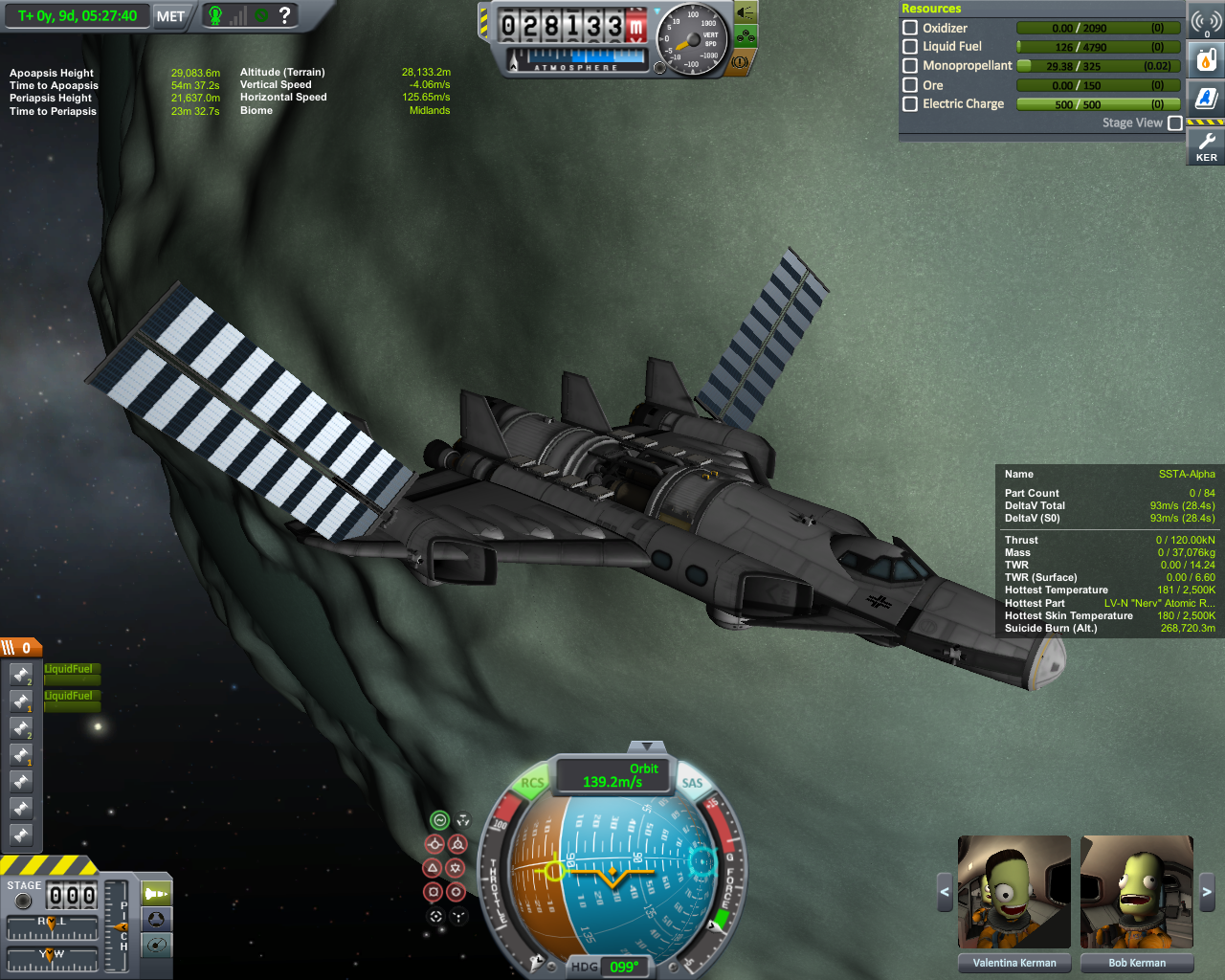Select Valentina Kerman's crew portrait
The image size is (1225, 980).
pos(1014,894)
